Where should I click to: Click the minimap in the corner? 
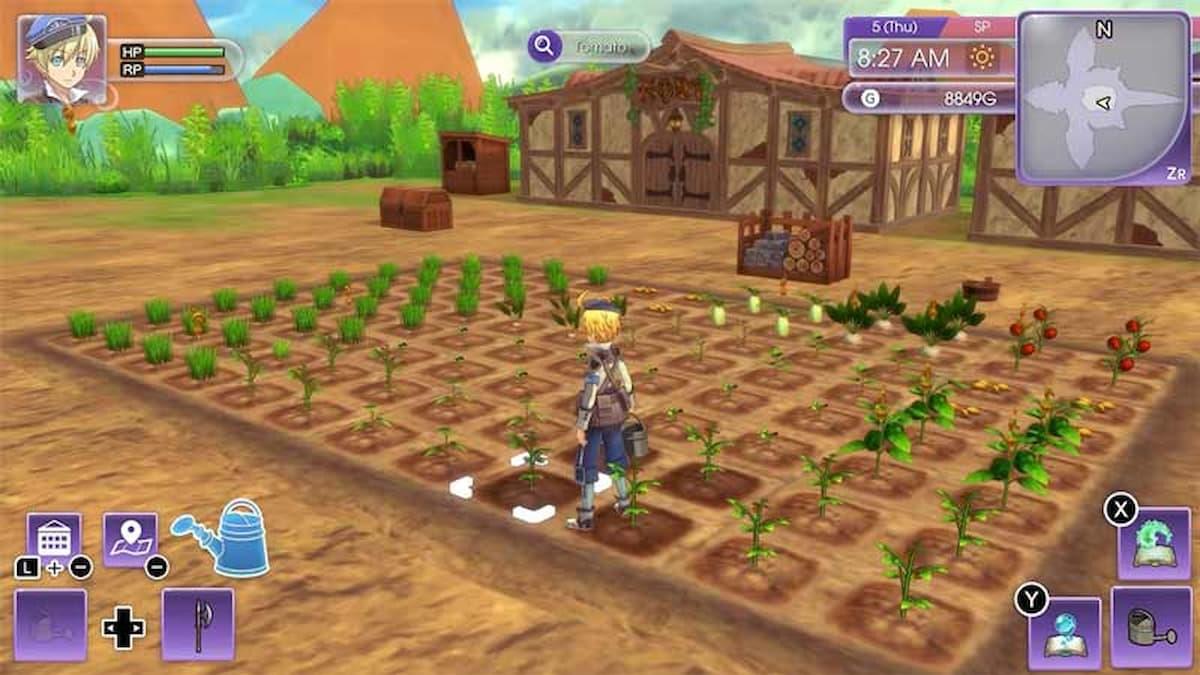coord(1103,98)
